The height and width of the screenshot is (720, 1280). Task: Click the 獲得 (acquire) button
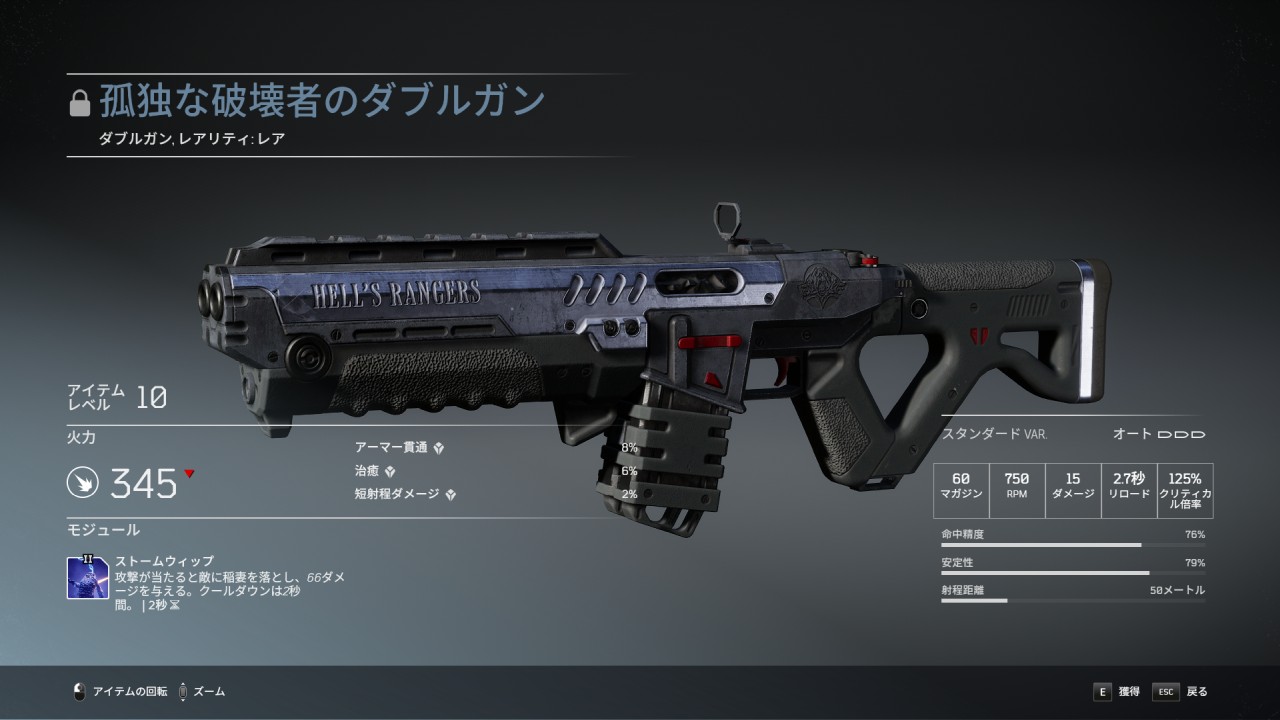coord(1116,691)
